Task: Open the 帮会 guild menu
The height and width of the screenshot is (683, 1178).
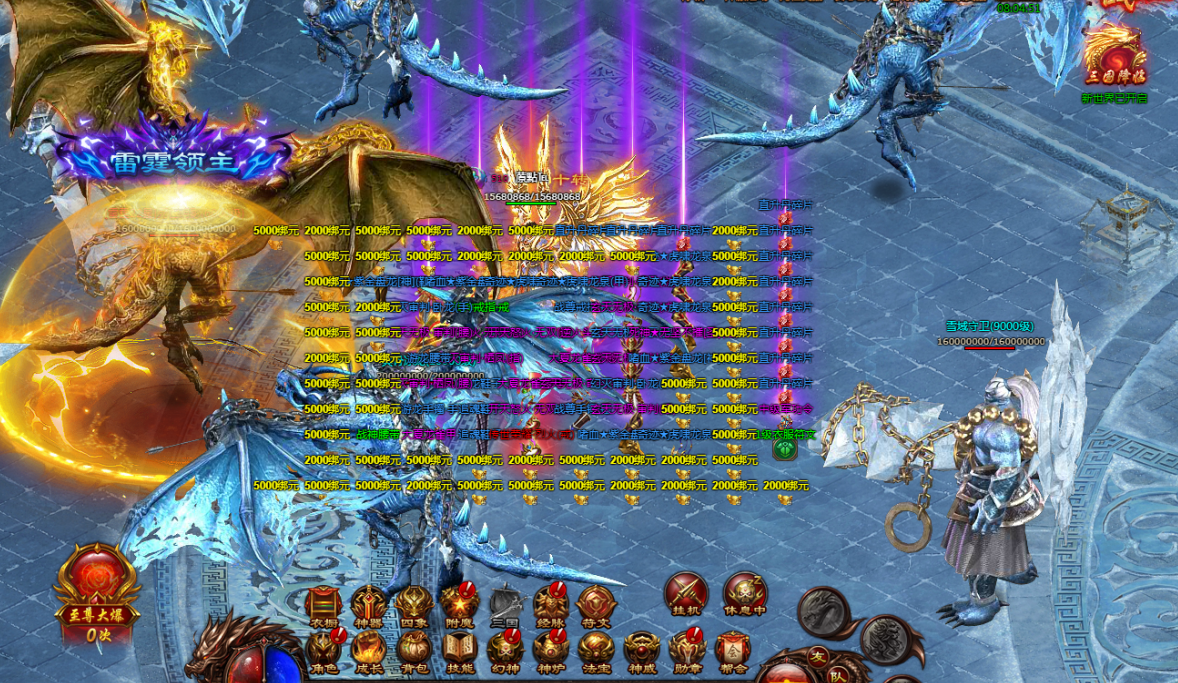Action: click(733, 651)
